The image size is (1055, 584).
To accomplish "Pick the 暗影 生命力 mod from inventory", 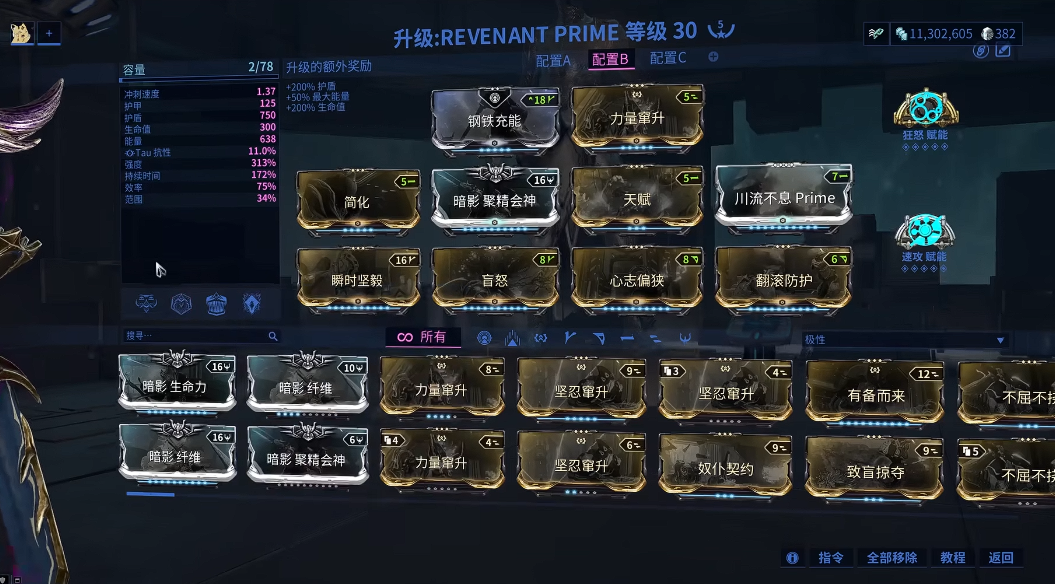I will click(178, 386).
